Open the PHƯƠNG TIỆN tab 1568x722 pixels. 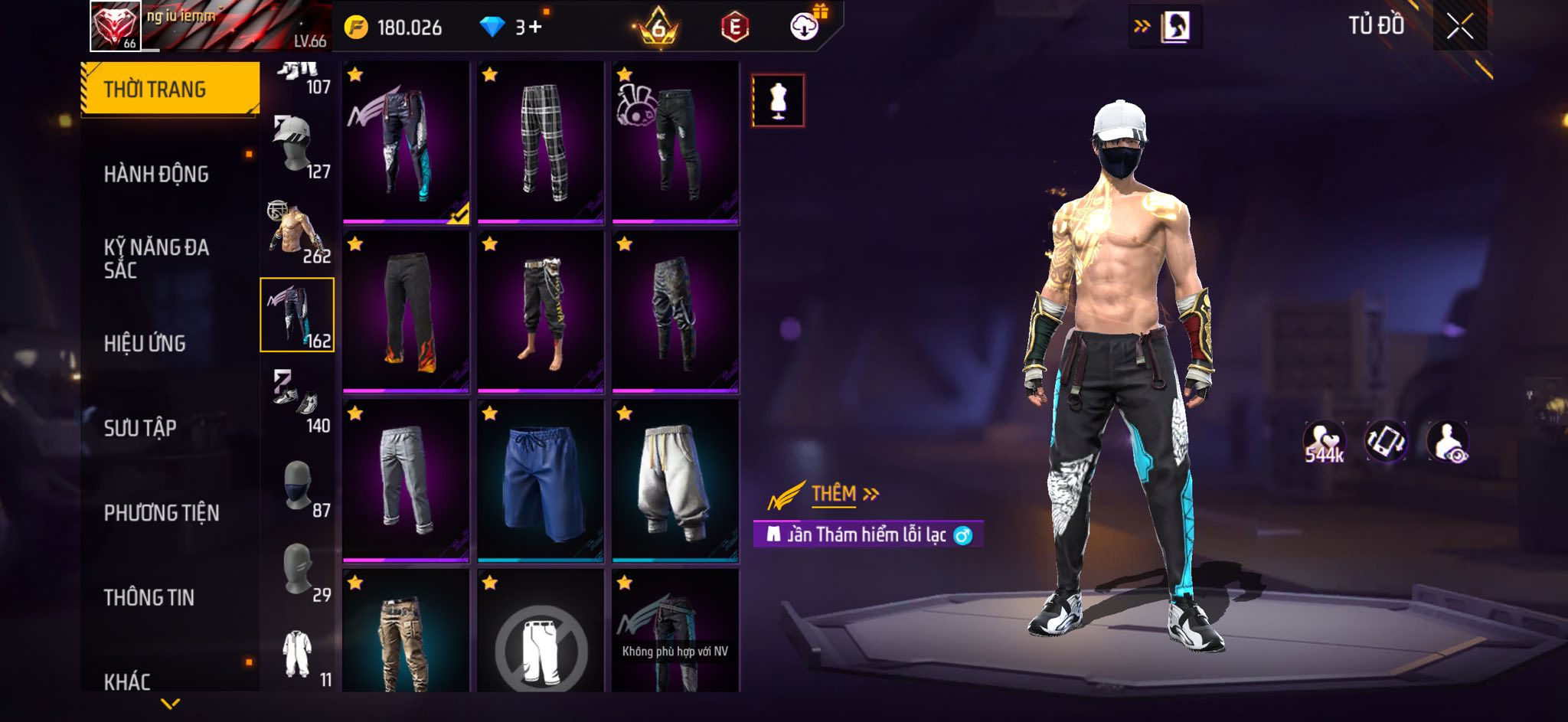coord(162,512)
